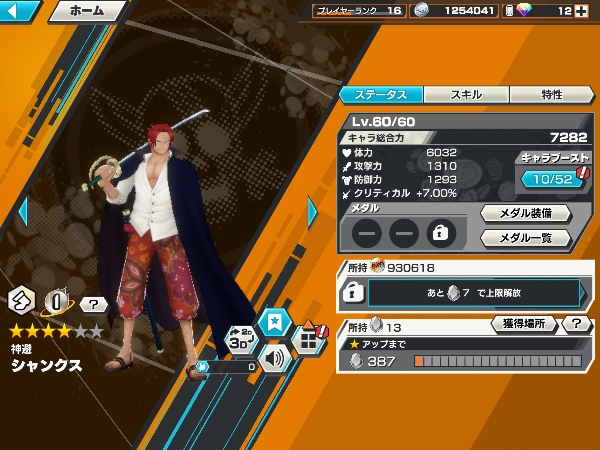Click the bookmark star hexagon icon

pos(272,321)
